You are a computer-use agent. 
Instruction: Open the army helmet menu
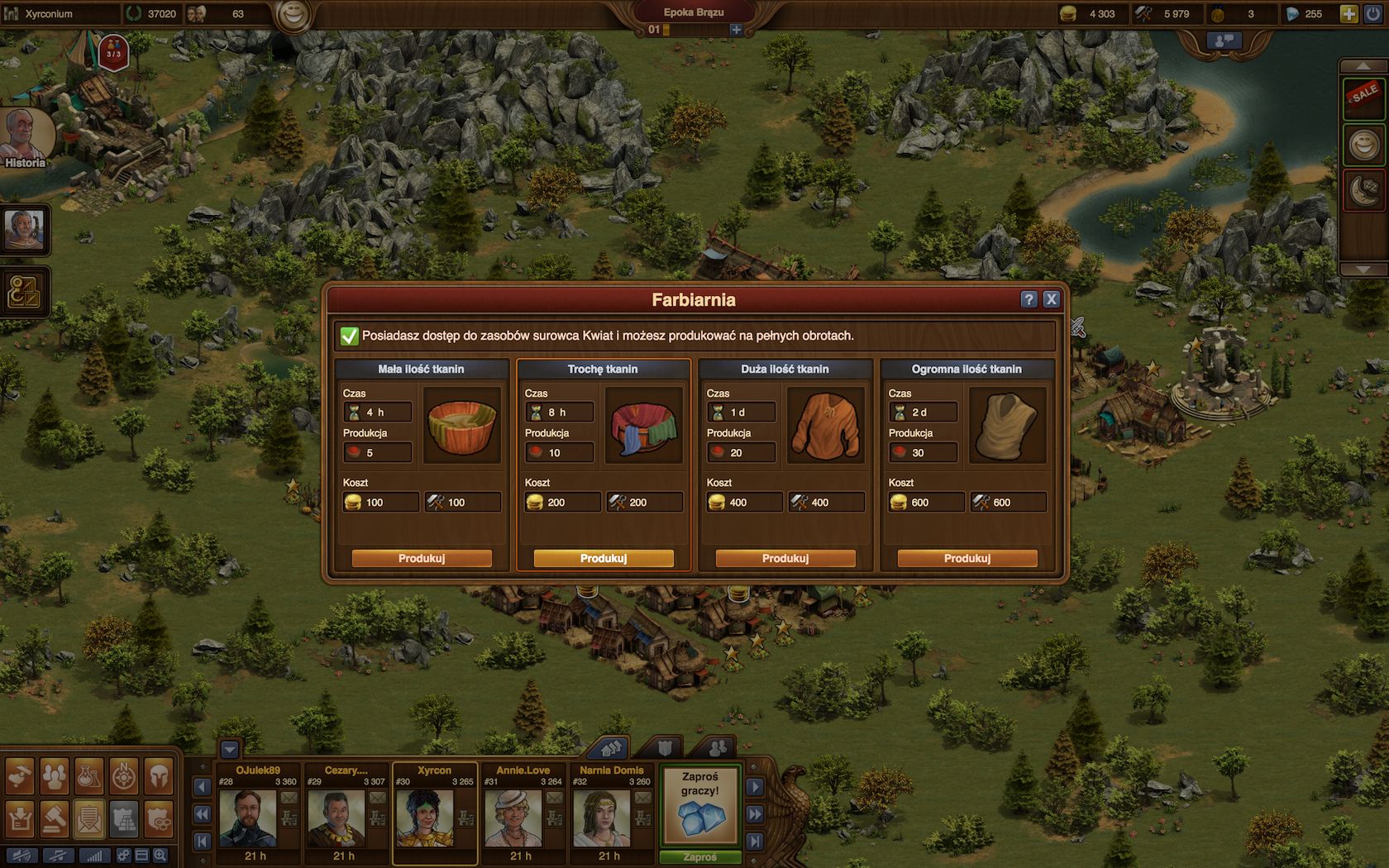pyautogui.click(x=159, y=776)
